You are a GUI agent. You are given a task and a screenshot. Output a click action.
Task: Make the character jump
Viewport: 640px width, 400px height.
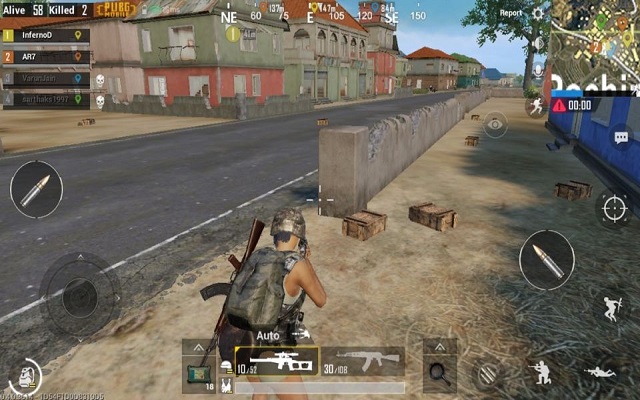[612, 308]
